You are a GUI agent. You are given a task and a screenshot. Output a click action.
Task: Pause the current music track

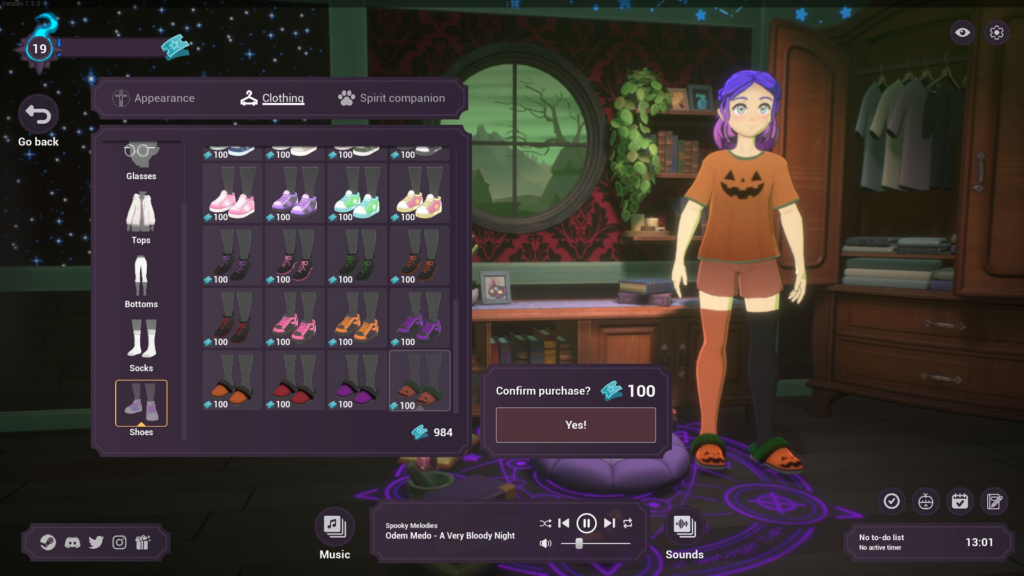[x=587, y=523]
